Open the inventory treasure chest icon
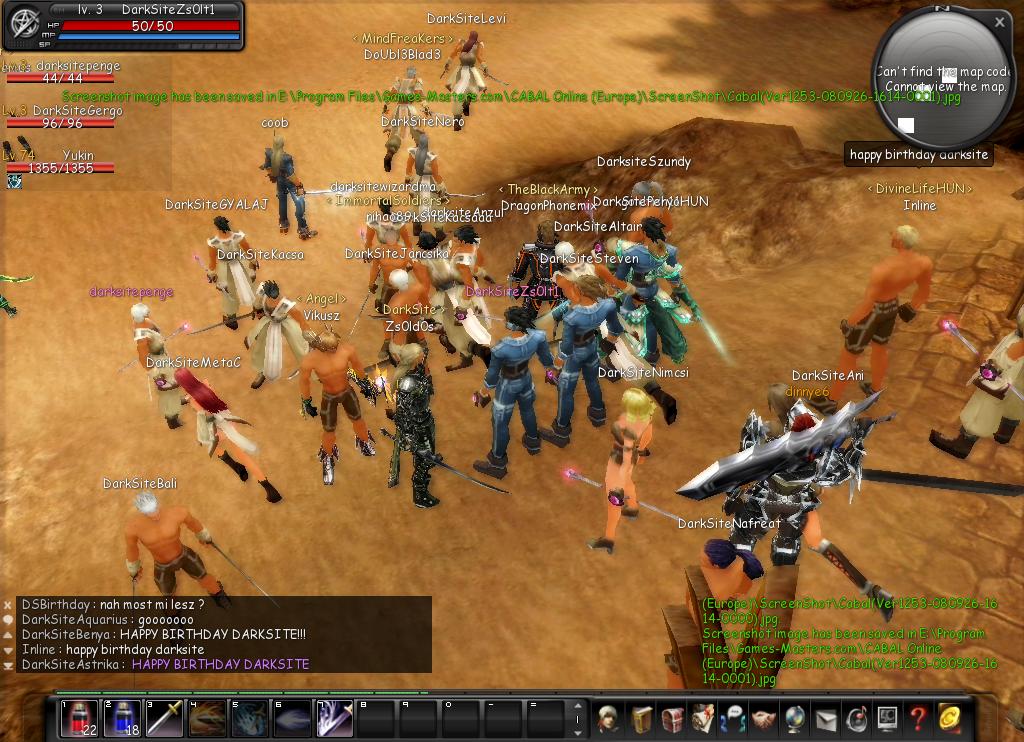1024x742 pixels. [x=672, y=718]
